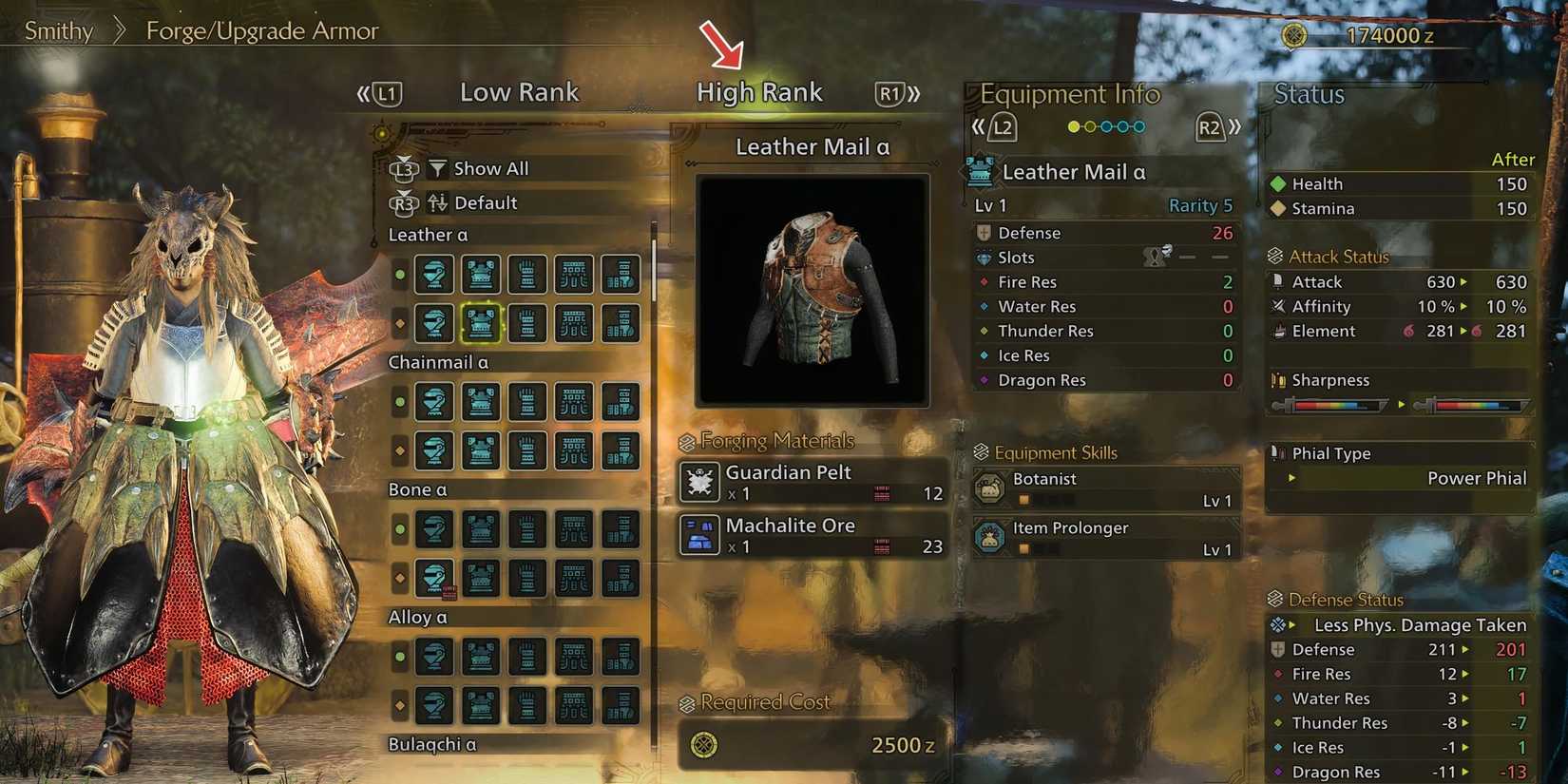The height and width of the screenshot is (784, 1568).
Task: Click the R2 arrow for next info page
Action: coord(1212,125)
